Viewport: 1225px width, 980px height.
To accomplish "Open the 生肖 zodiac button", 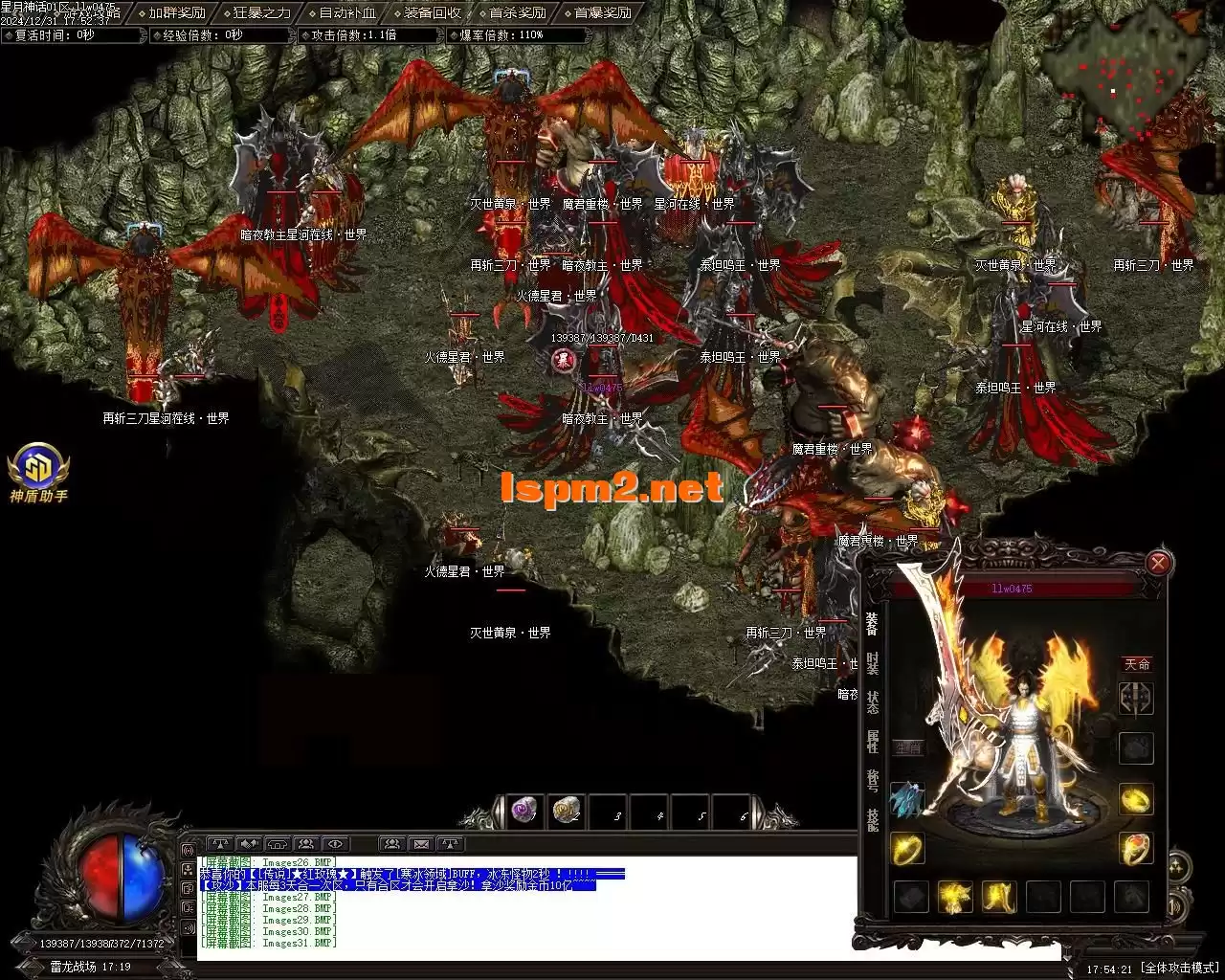I will pyautogui.click(x=907, y=748).
